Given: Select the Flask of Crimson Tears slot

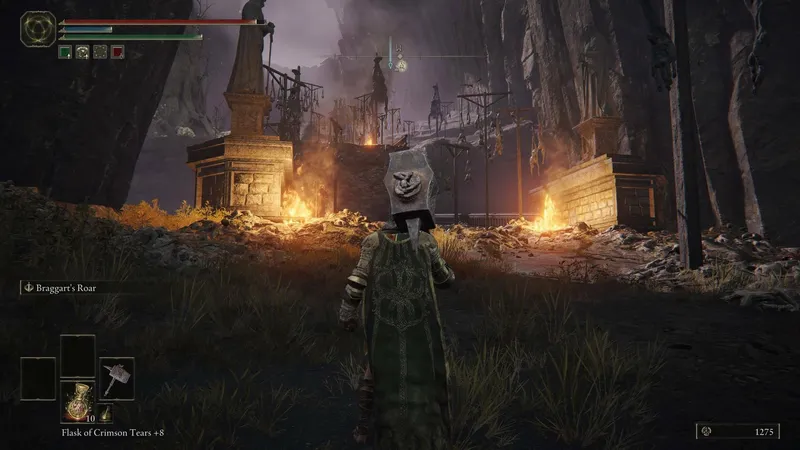Looking at the screenshot, I should click(77, 399).
